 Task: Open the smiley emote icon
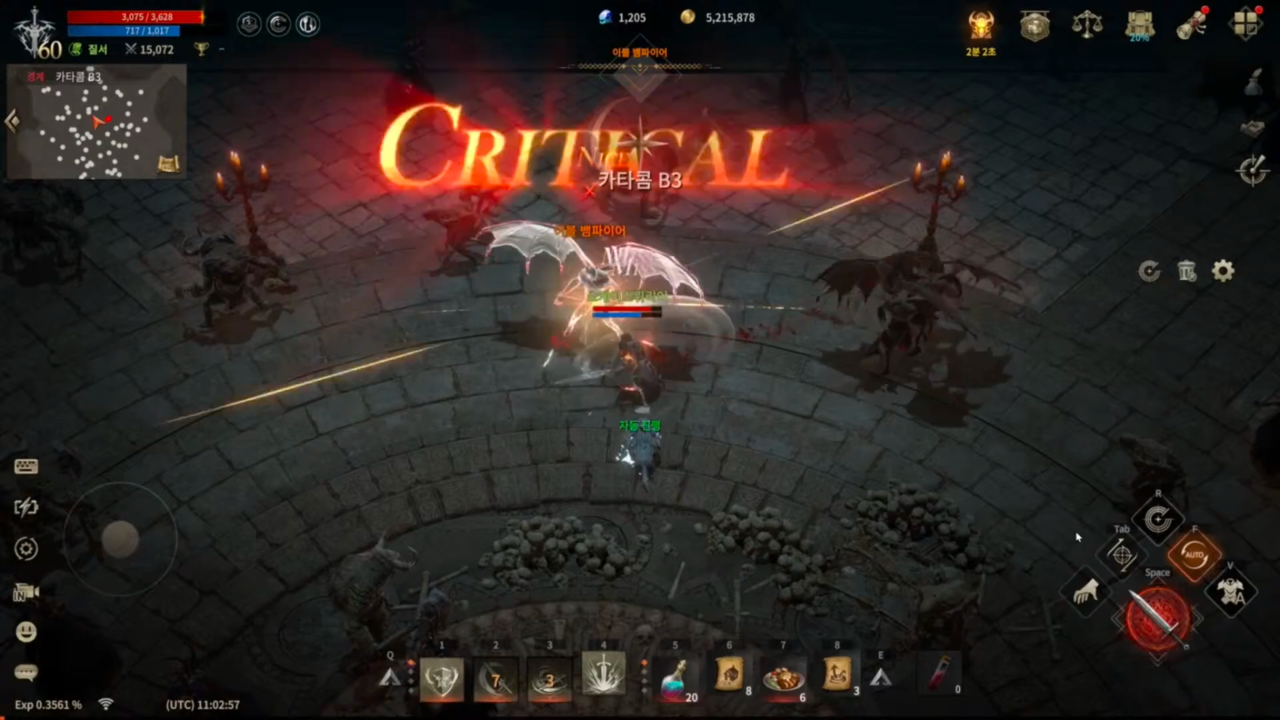tap(26, 631)
